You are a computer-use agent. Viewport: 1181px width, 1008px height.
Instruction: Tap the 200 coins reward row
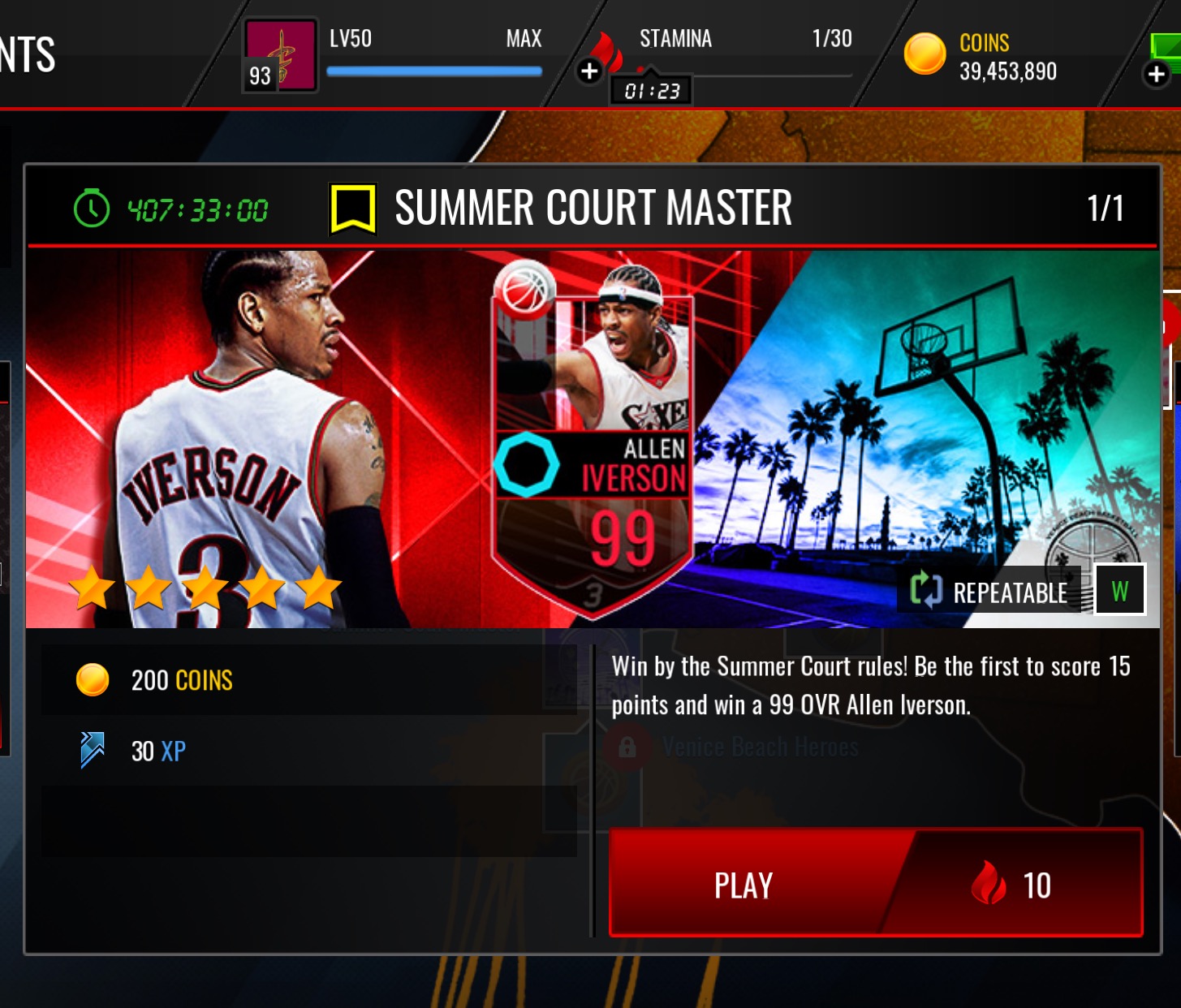click(308, 680)
